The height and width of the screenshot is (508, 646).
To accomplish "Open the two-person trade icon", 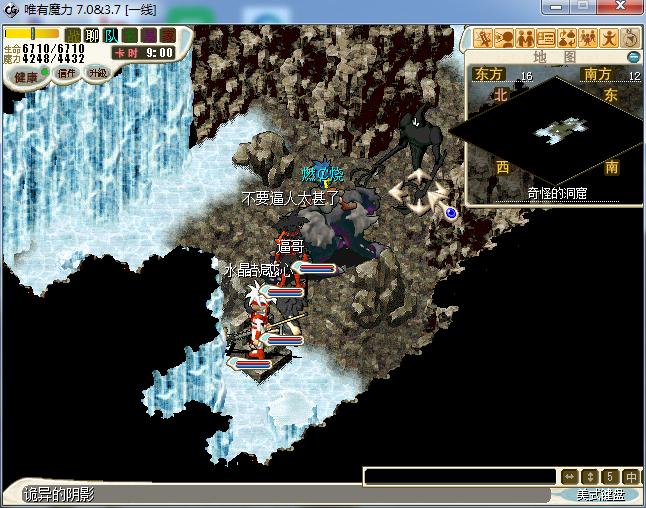I will coord(526,39).
